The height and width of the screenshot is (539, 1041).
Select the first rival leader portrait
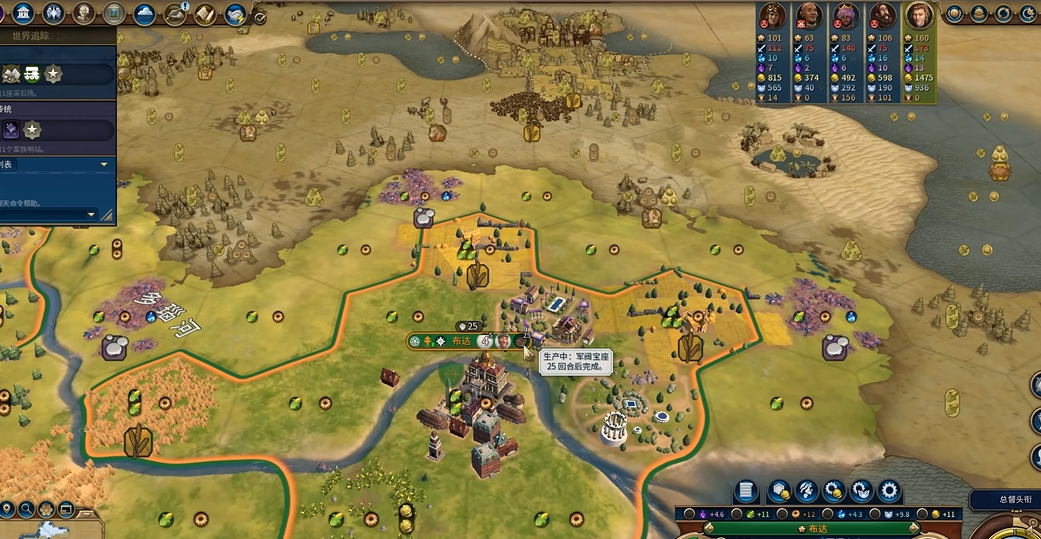770,15
